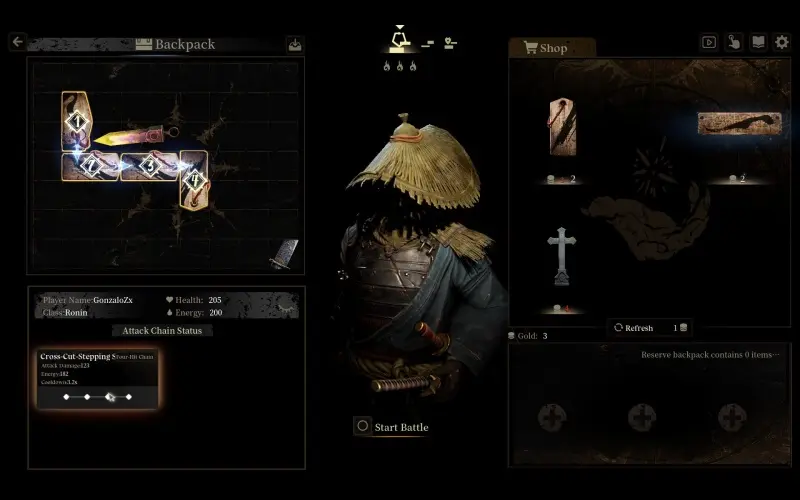
Task: Select attack card number 1 in backpack
Action: pos(76,121)
